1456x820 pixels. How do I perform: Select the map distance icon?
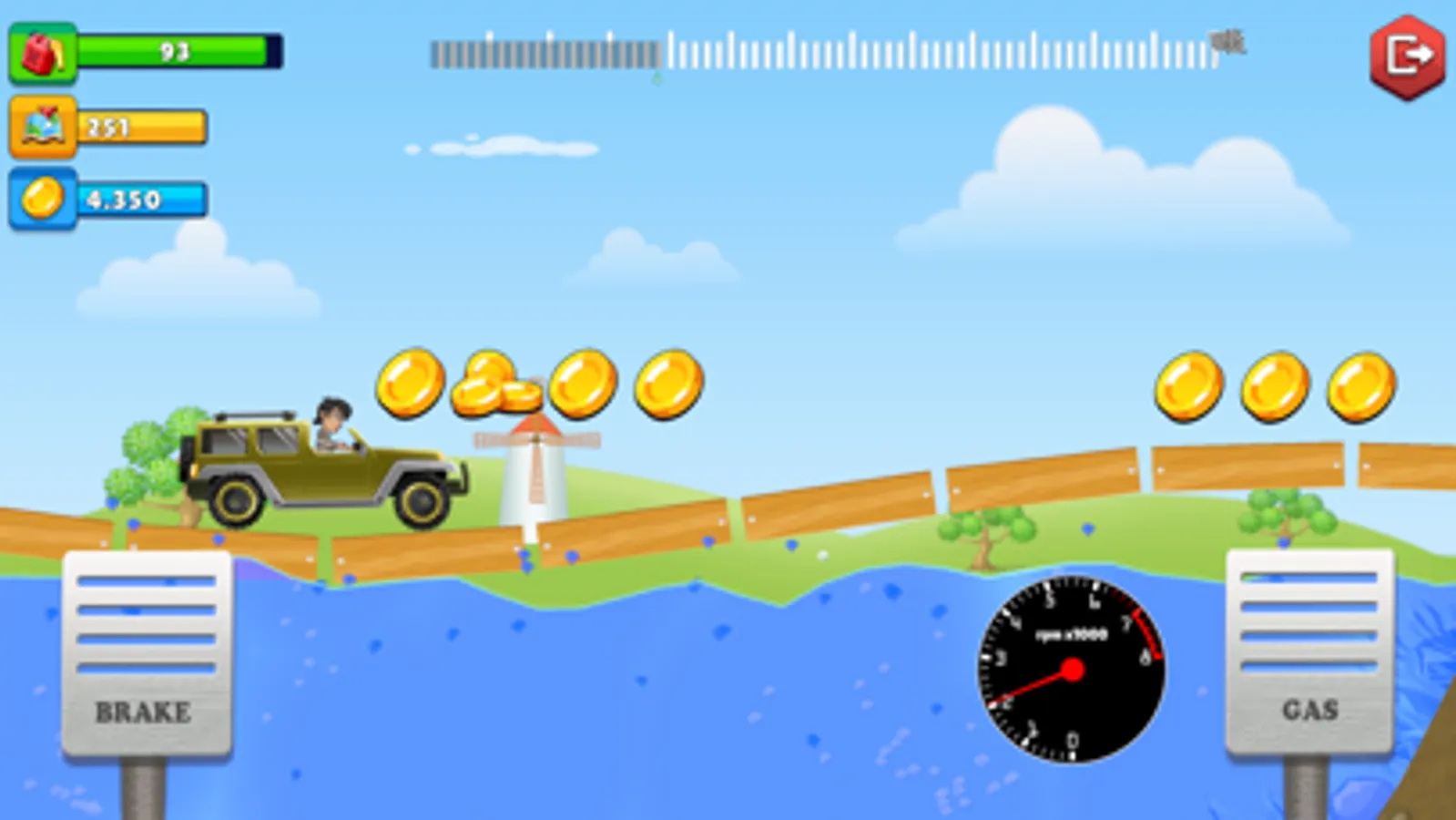click(x=43, y=124)
